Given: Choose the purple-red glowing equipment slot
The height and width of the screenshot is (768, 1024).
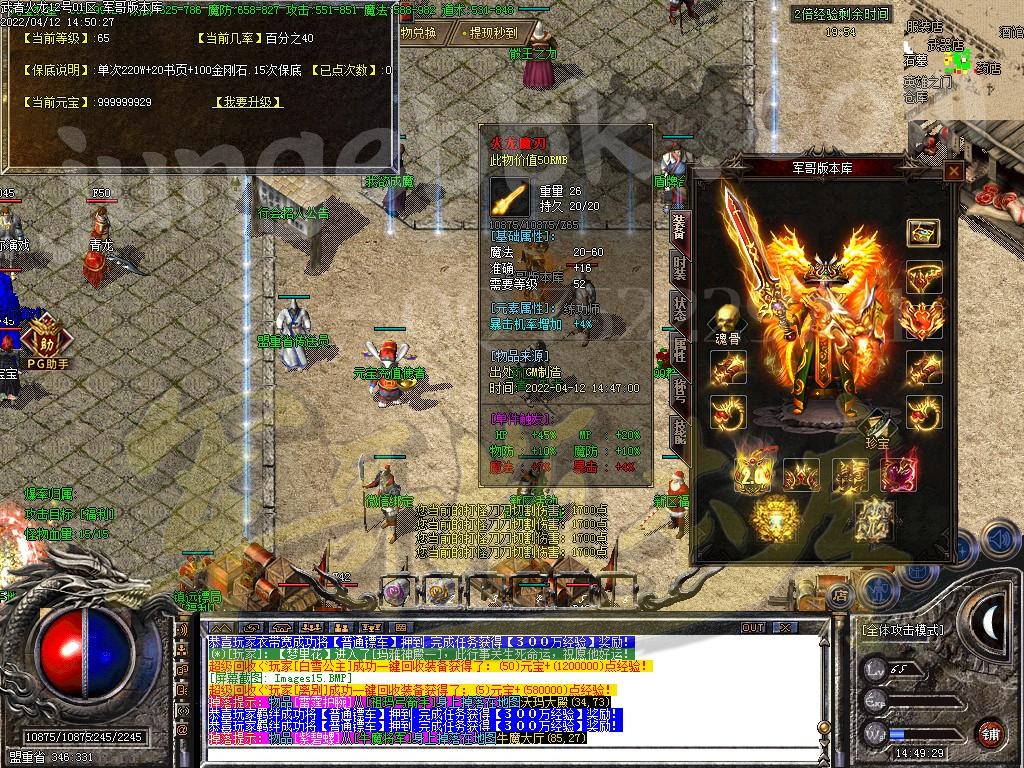Looking at the screenshot, I should pyautogui.click(x=900, y=474).
